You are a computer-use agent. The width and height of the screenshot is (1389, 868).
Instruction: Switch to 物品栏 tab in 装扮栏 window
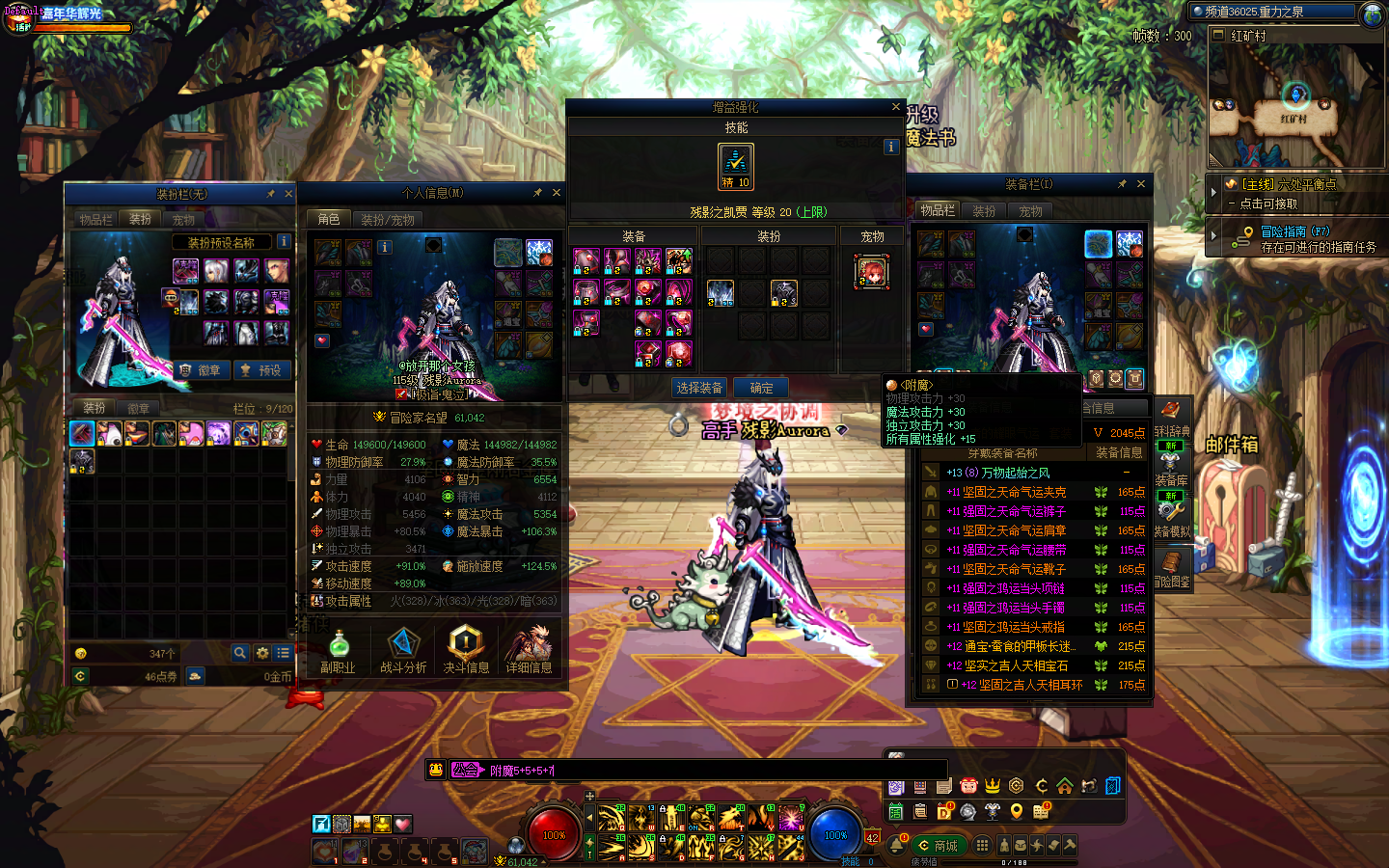(95, 220)
